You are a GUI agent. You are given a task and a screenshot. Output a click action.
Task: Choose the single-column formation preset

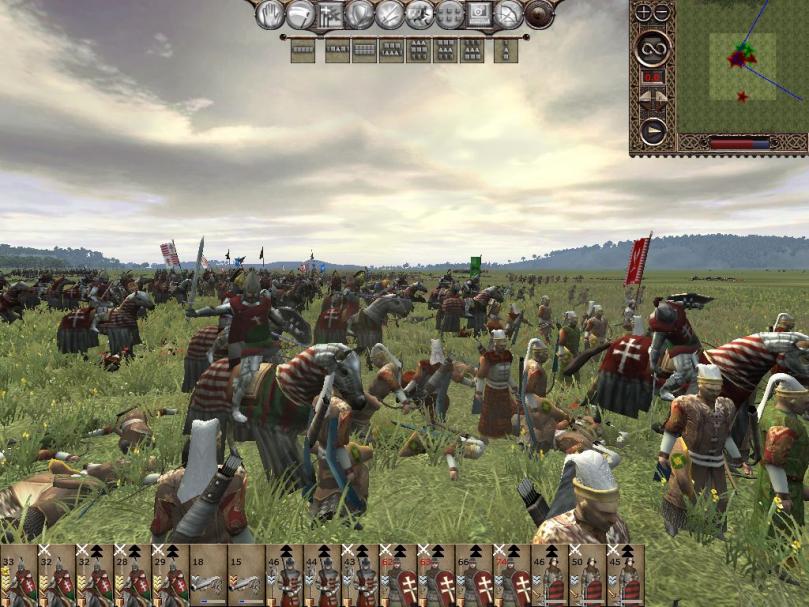506,50
